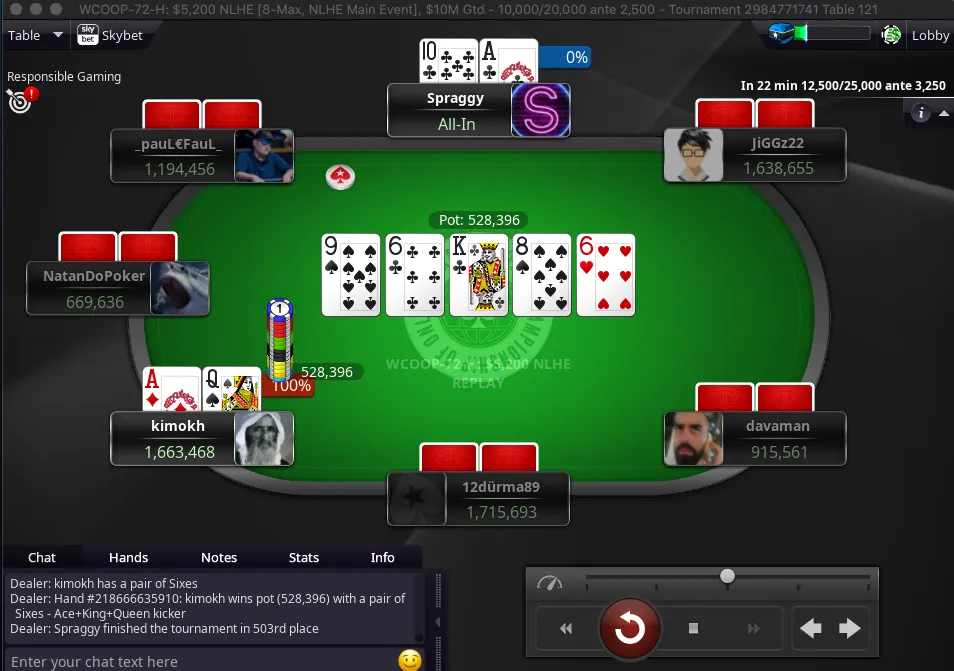Go to the next hand with right arrow
The width and height of the screenshot is (954, 671).
[x=849, y=628]
